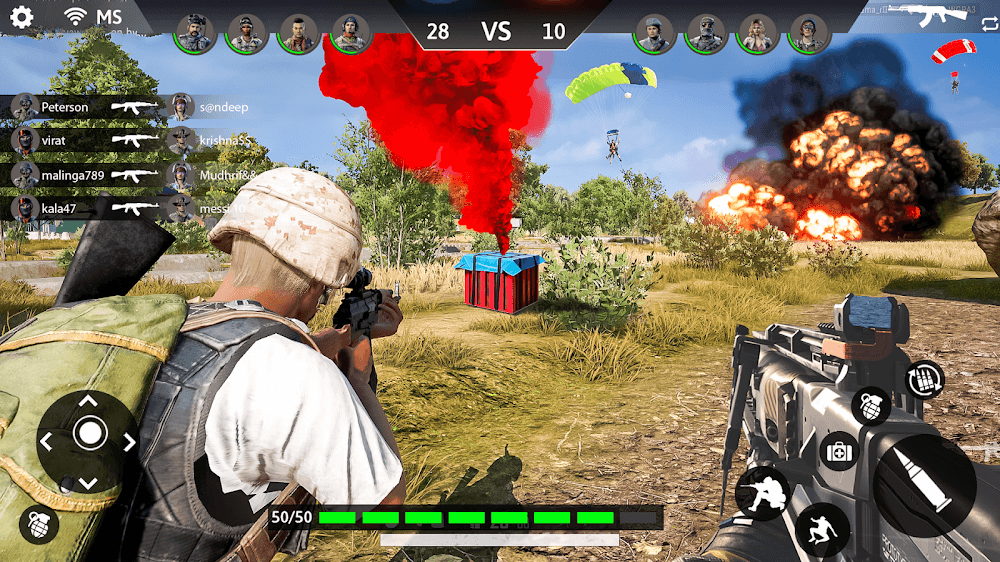Tap the joystick's up arrow

[x=89, y=401]
